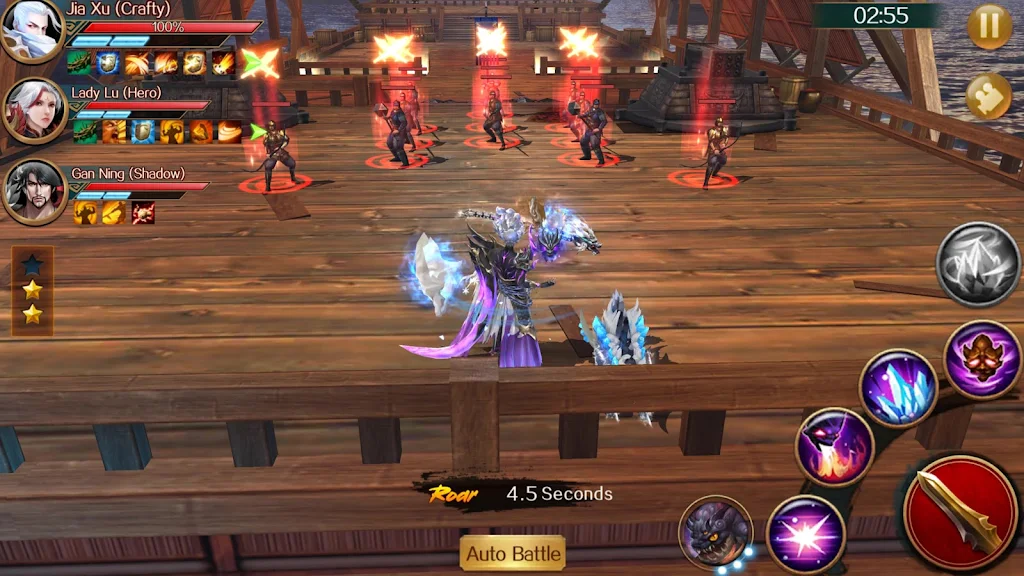1024x576 pixels.
Task: Open the star rating objectives panel
Action: tap(32, 290)
